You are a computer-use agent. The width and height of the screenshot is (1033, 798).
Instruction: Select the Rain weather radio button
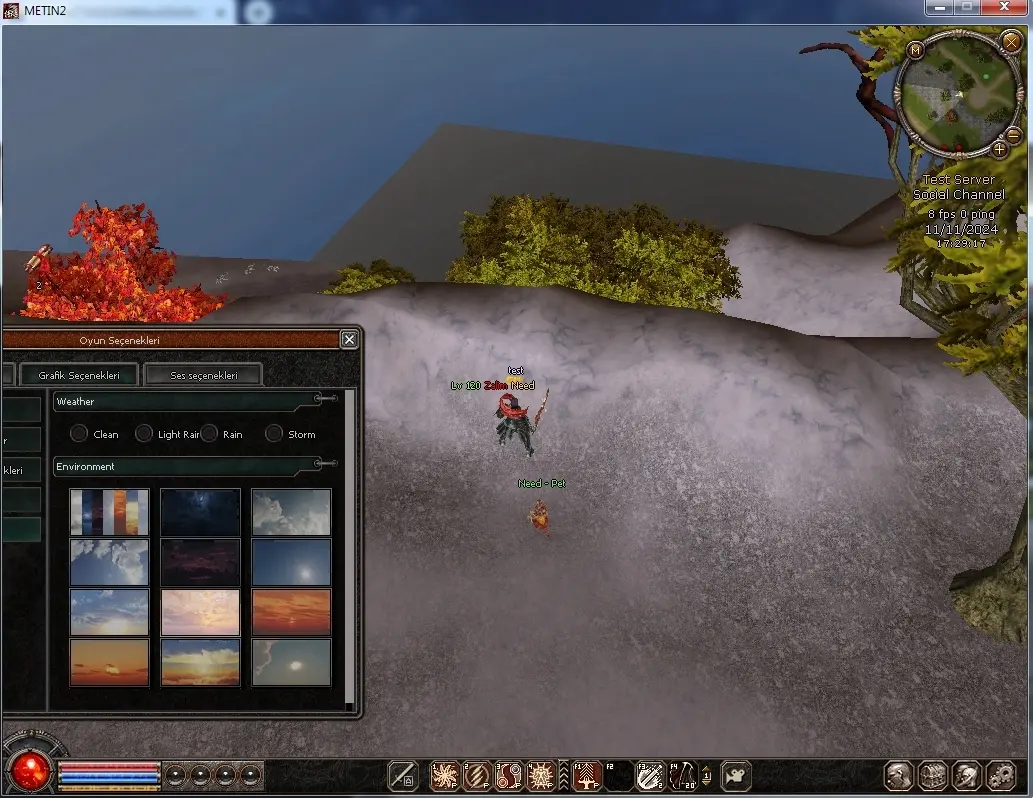209,434
